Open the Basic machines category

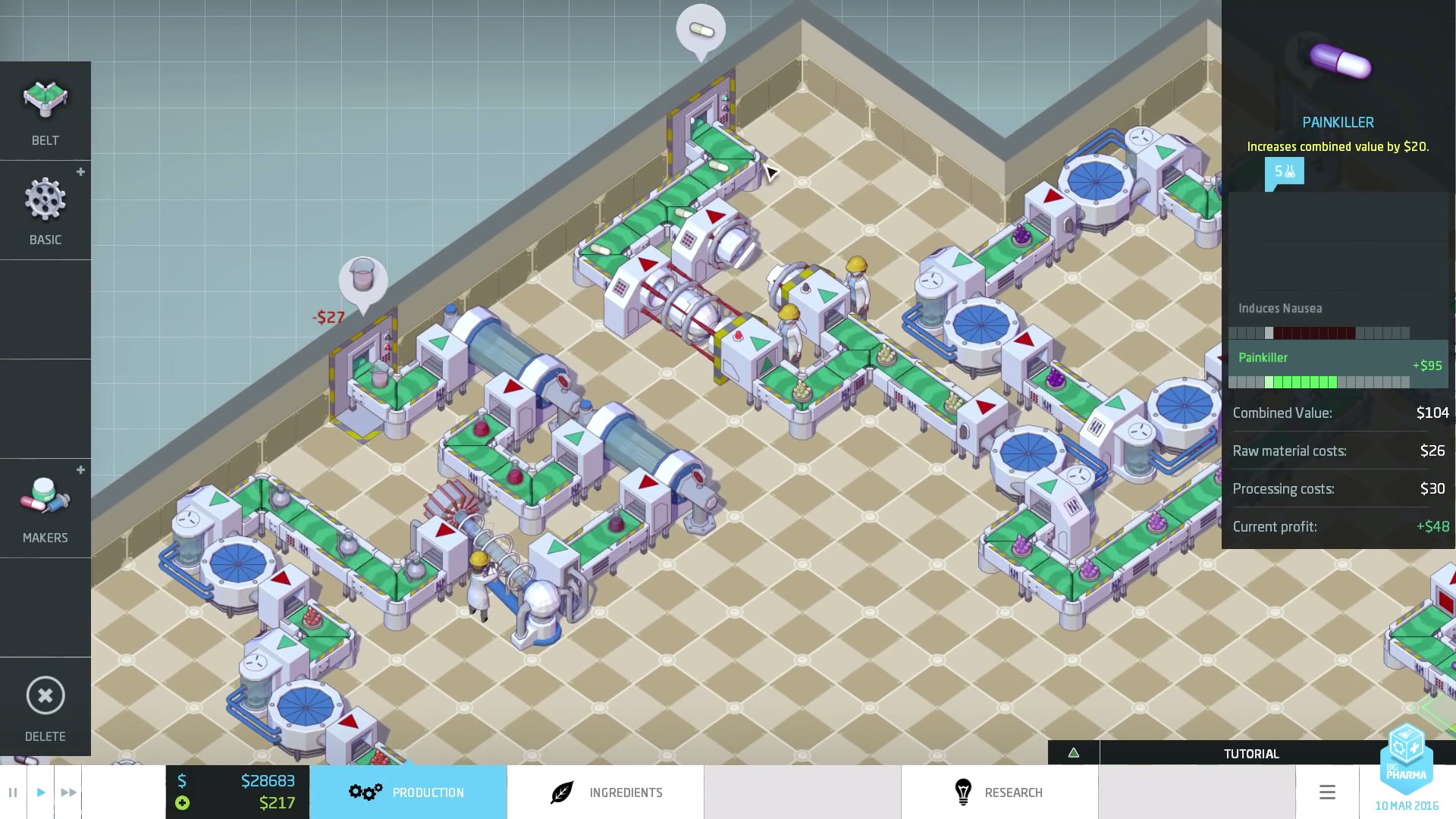click(45, 211)
